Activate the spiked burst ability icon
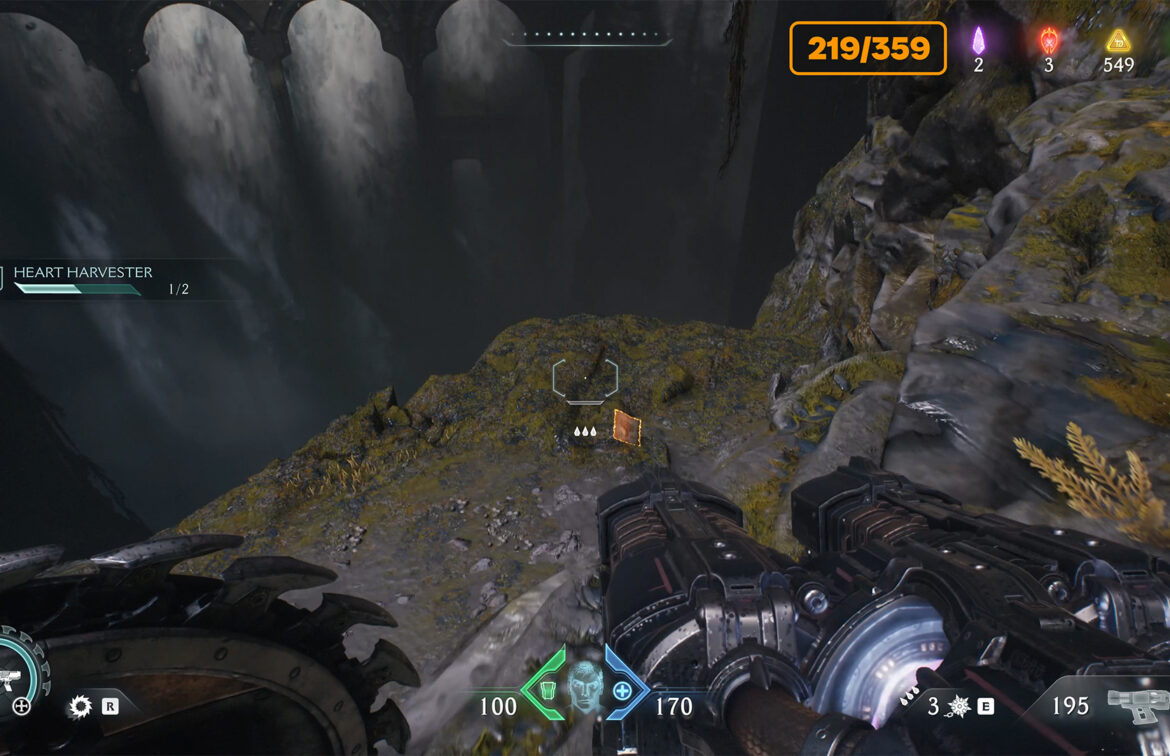This screenshot has height=756, width=1170. click(x=957, y=707)
